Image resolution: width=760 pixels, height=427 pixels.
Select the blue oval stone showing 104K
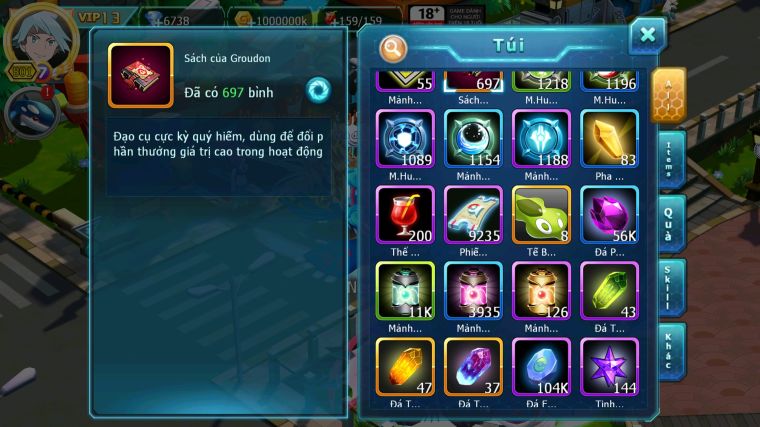pos(541,366)
